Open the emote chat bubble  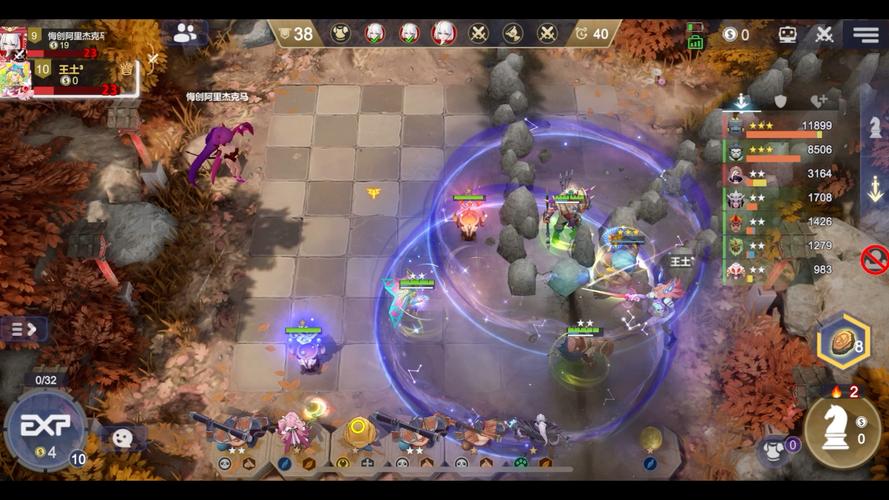click(121, 437)
